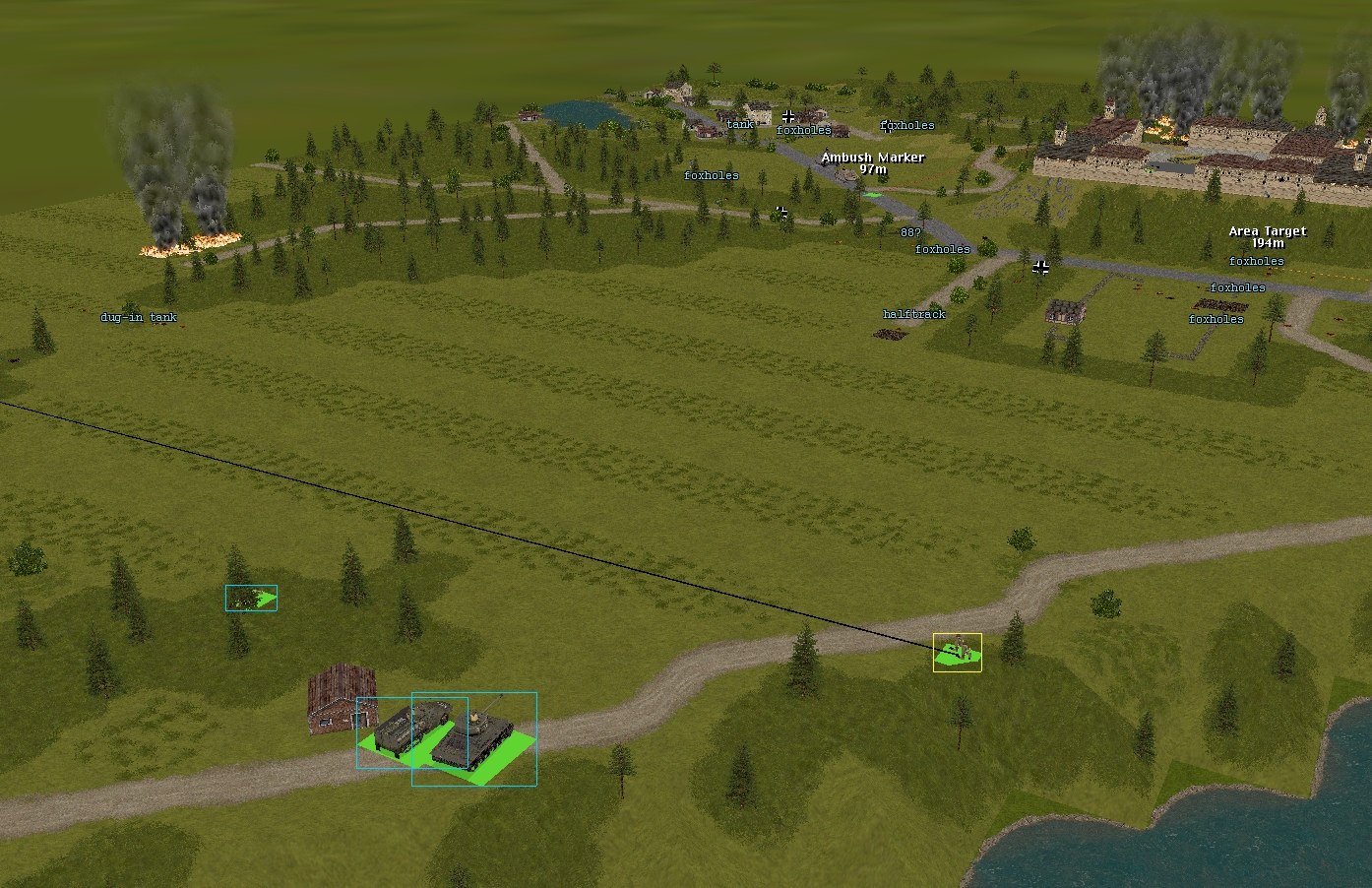Click the "dug-in tank" contact label
The image size is (1372, 888).
pyautogui.click(x=139, y=318)
